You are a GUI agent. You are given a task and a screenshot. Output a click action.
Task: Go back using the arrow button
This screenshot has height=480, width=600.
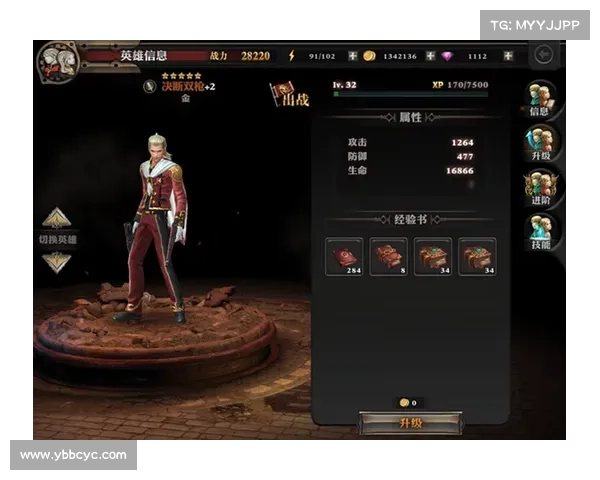coord(545,55)
